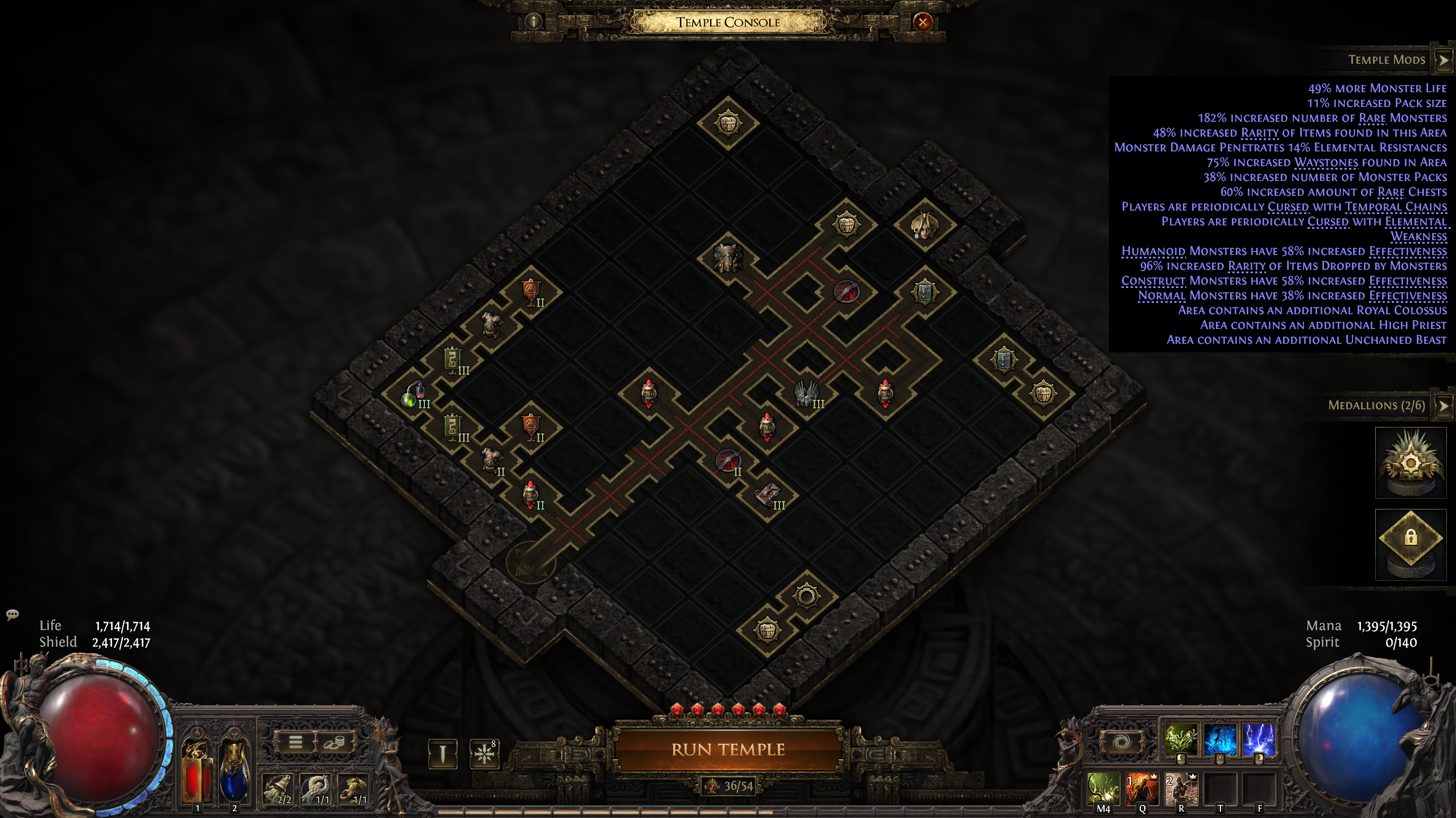Select the blue bird charm showing 1/1
This screenshot has height=818, width=1456.
coord(316,788)
